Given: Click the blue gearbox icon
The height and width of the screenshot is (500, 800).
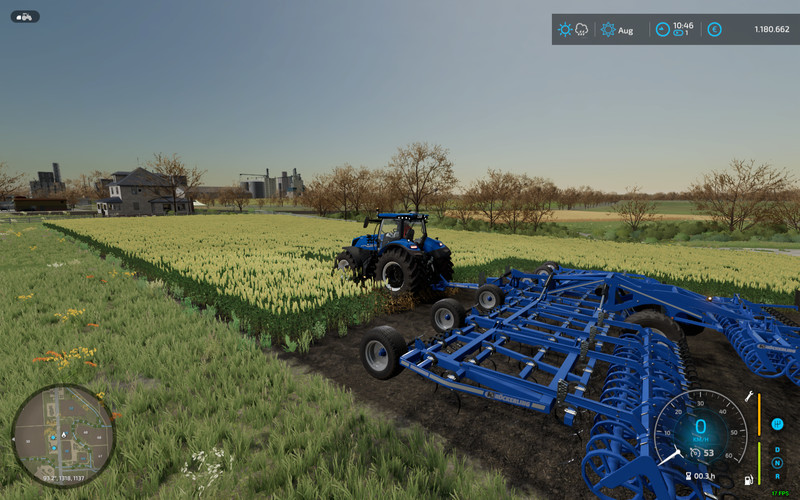Looking at the screenshot, I should click(777, 424).
